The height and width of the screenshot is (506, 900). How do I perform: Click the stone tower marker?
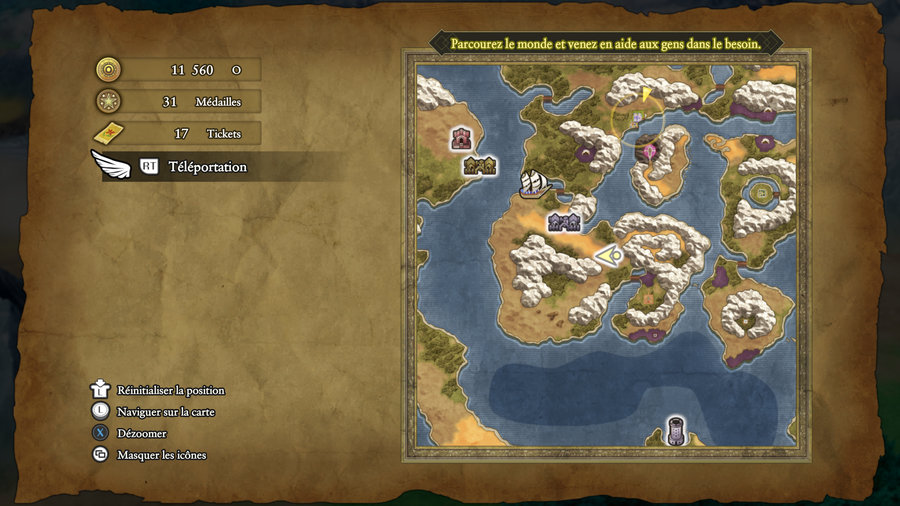click(677, 431)
